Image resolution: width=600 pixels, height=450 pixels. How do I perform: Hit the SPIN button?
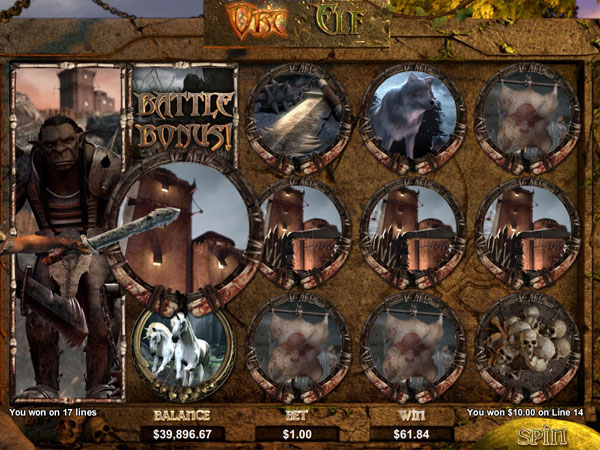point(542,435)
